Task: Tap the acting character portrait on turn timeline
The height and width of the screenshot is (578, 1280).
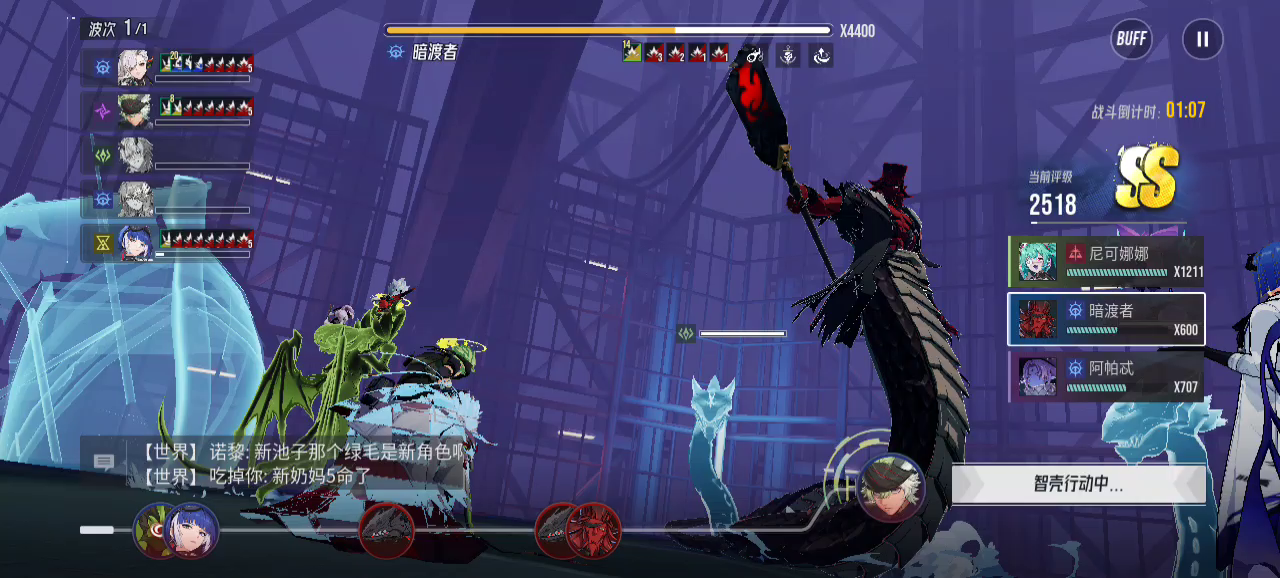Action: pyautogui.click(x=890, y=487)
